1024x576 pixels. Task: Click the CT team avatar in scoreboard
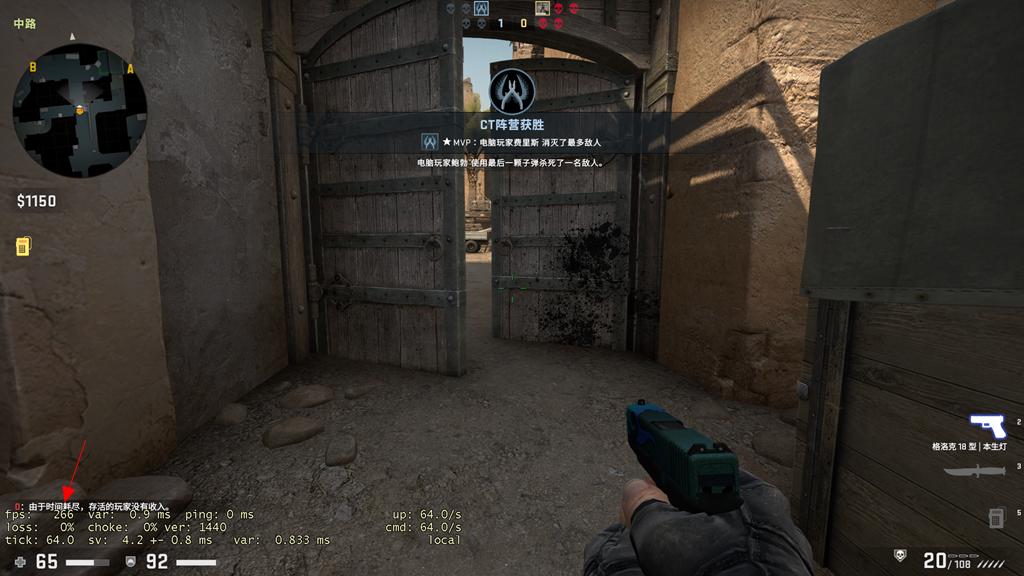coord(481,8)
